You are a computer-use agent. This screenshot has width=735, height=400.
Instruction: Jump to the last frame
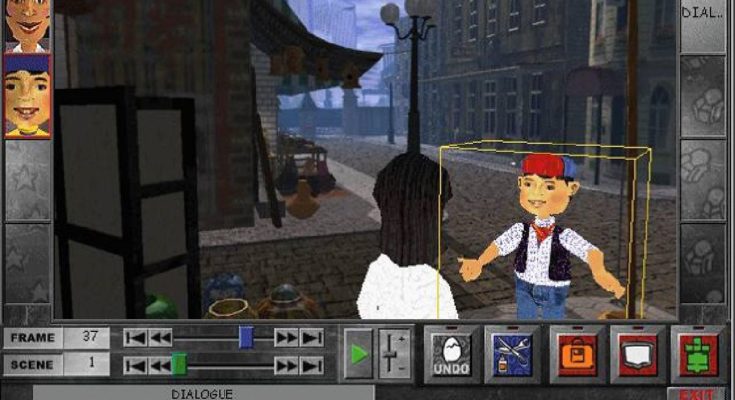coord(312,338)
